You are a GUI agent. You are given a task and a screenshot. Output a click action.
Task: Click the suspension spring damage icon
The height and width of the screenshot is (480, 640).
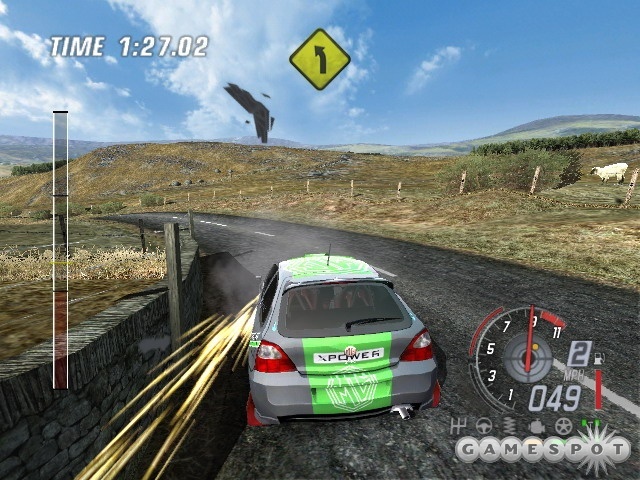pyautogui.click(x=509, y=426)
